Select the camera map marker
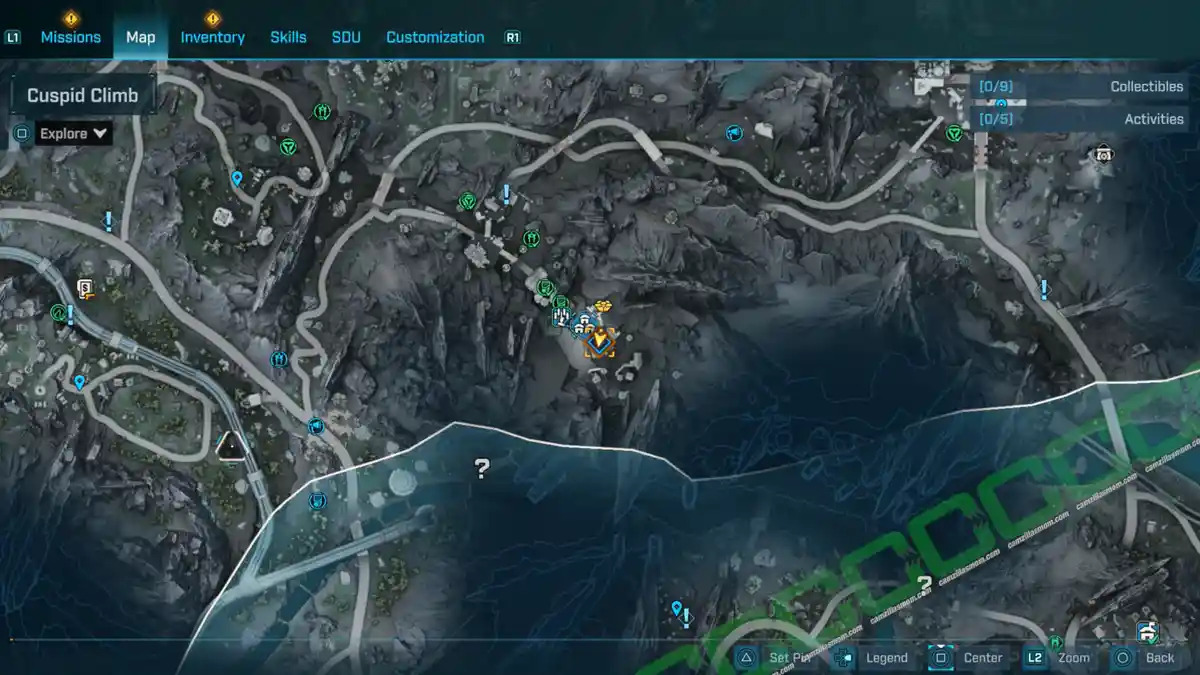 1102,153
